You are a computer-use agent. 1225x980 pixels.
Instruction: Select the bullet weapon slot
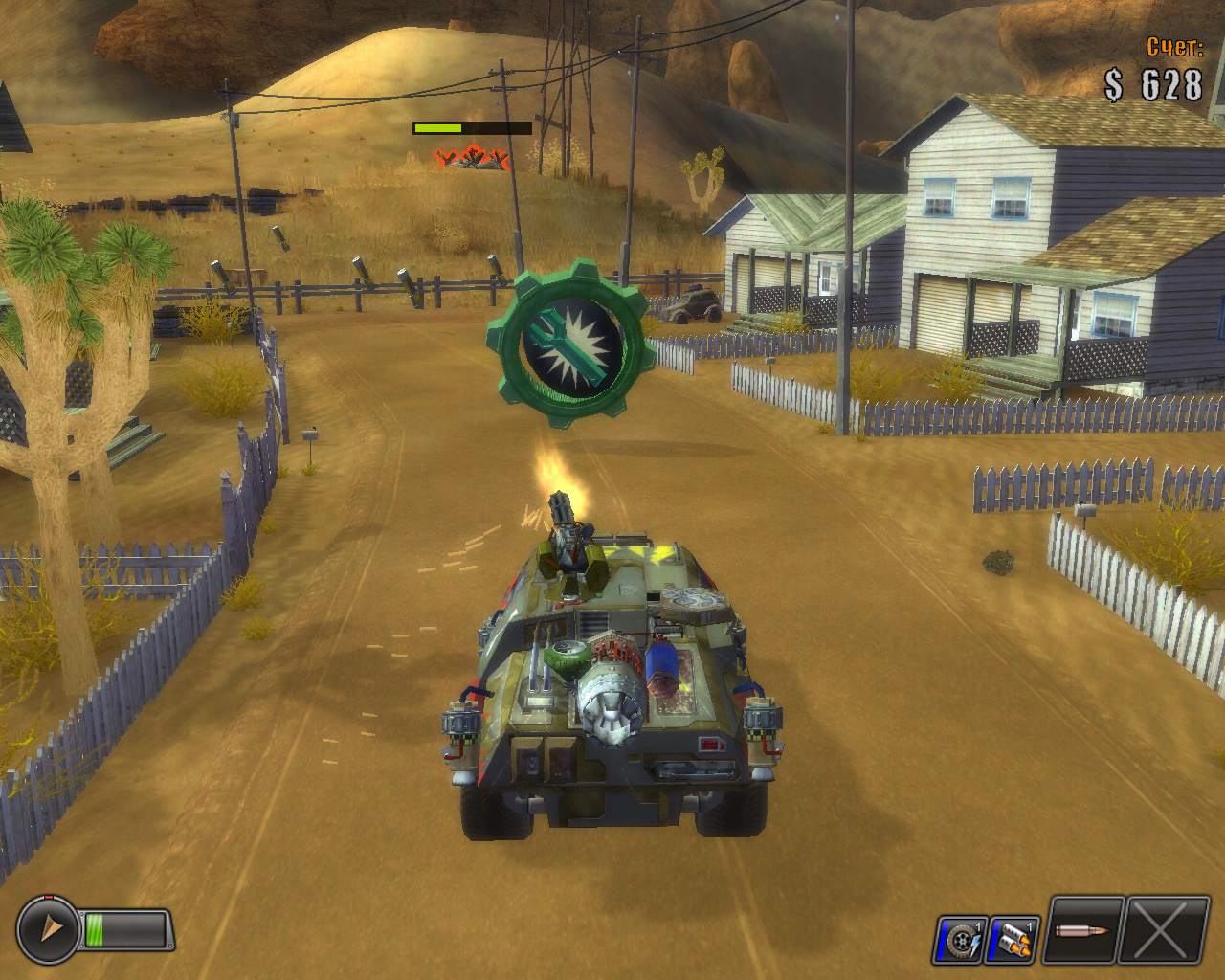(x=1083, y=930)
